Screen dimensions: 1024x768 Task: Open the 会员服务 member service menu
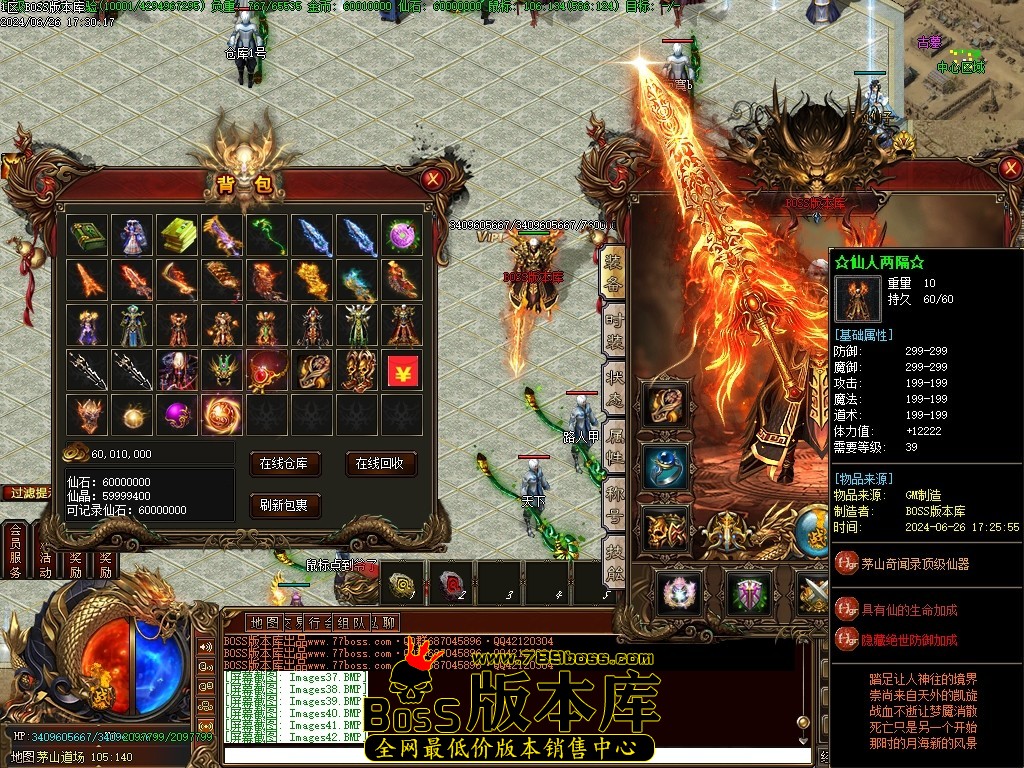click(x=15, y=550)
